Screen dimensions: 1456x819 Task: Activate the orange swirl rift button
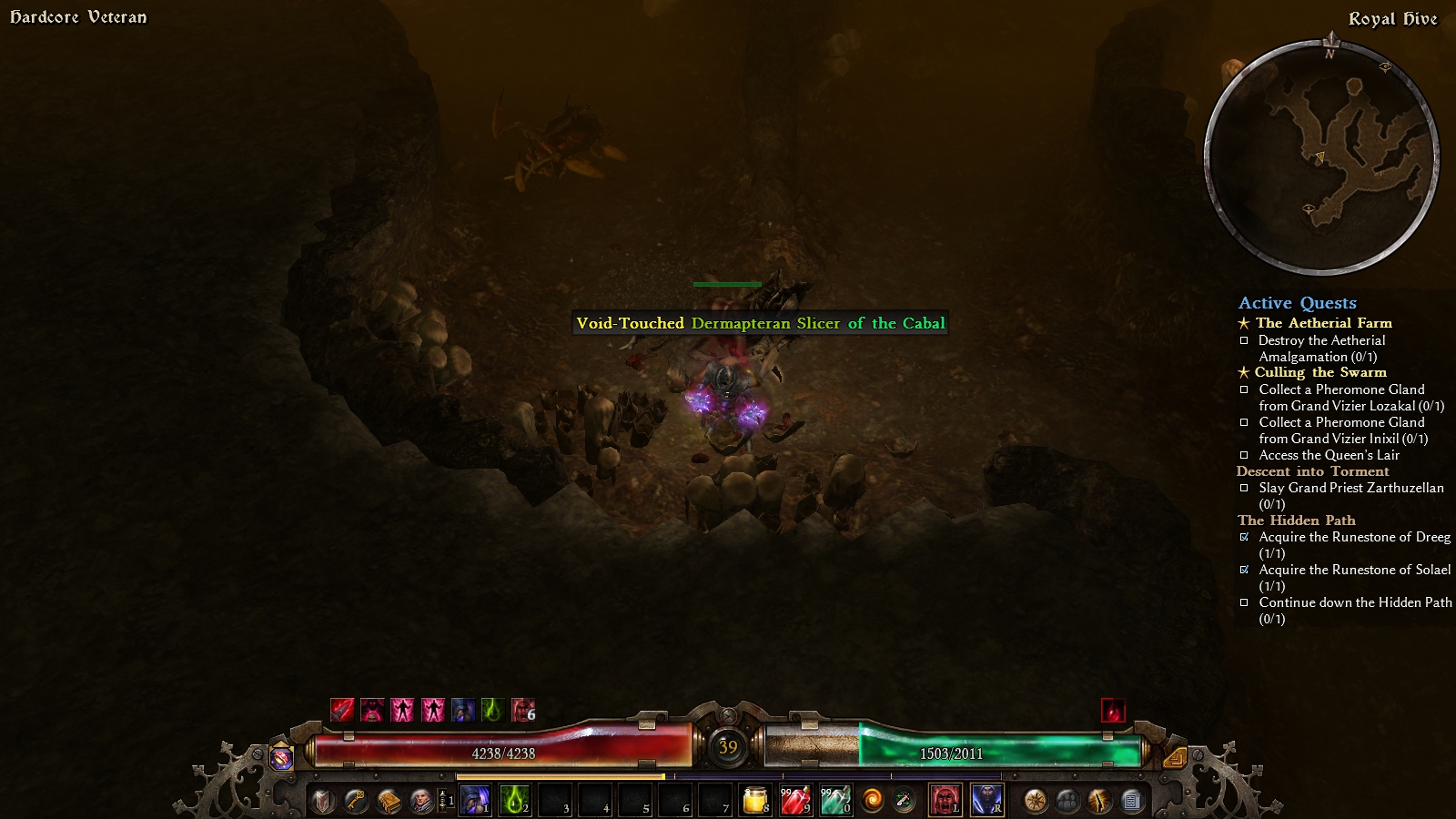[x=872, y=800]
